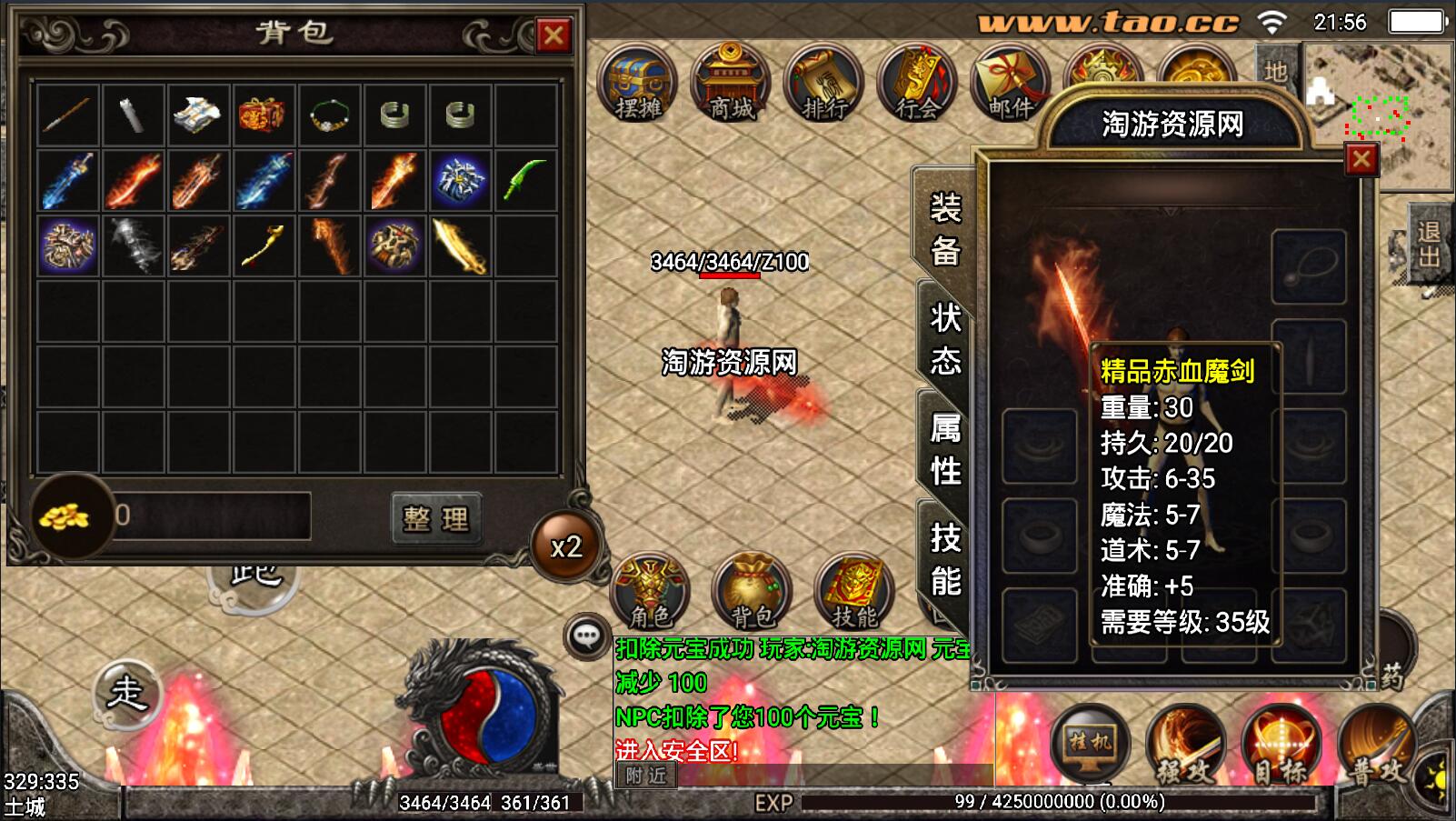Toggle the x2 speed button

pos(566,546)
